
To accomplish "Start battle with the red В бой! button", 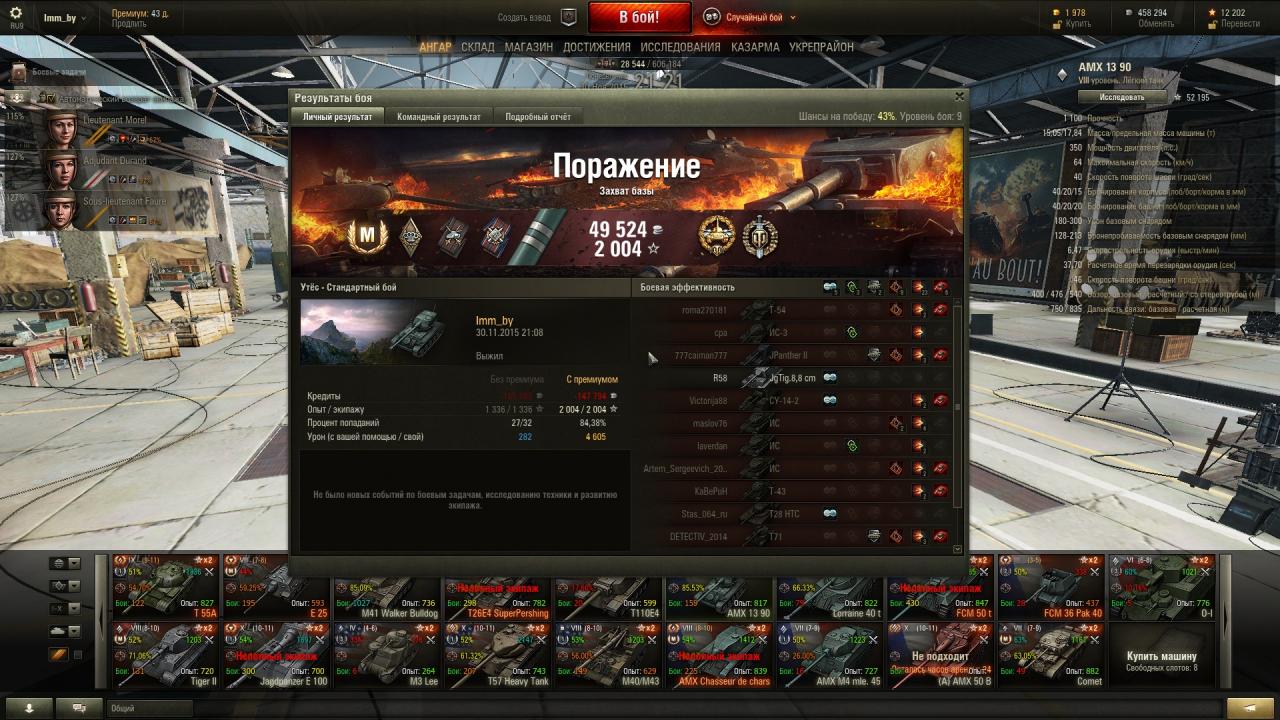I will [x=639, y=17].
